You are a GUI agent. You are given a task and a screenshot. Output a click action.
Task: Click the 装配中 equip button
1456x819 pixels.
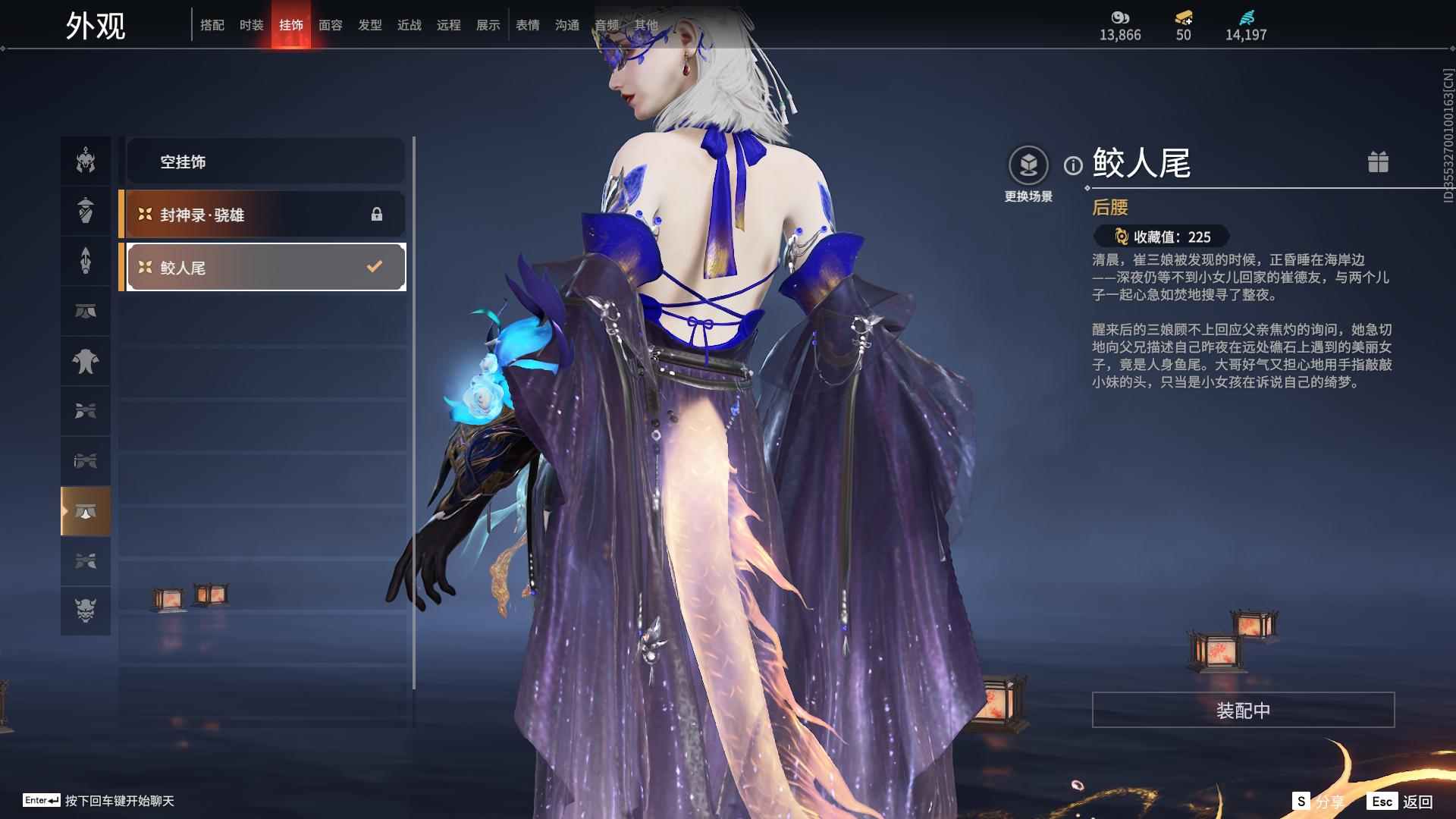click(x=1243, y=710)
